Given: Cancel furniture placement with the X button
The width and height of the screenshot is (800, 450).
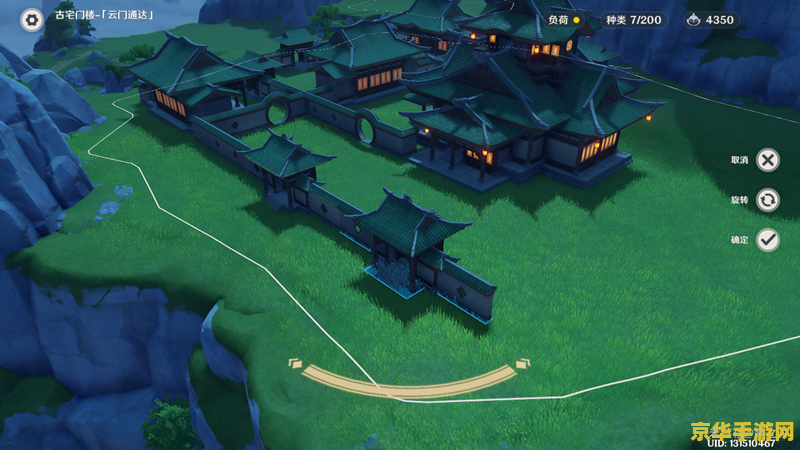Looking at the screenshot, I should pos(767,160).
